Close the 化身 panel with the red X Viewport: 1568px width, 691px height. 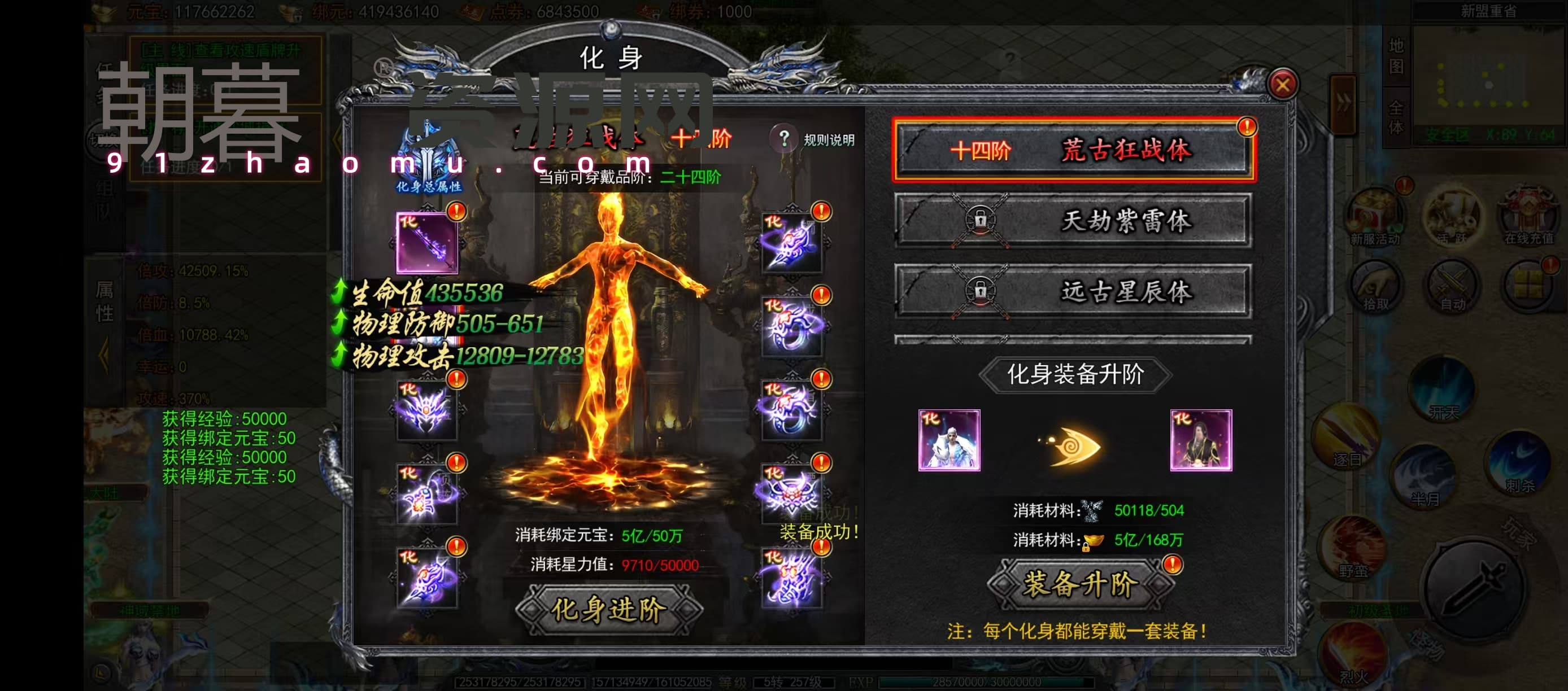click(x=1282, y=85)
